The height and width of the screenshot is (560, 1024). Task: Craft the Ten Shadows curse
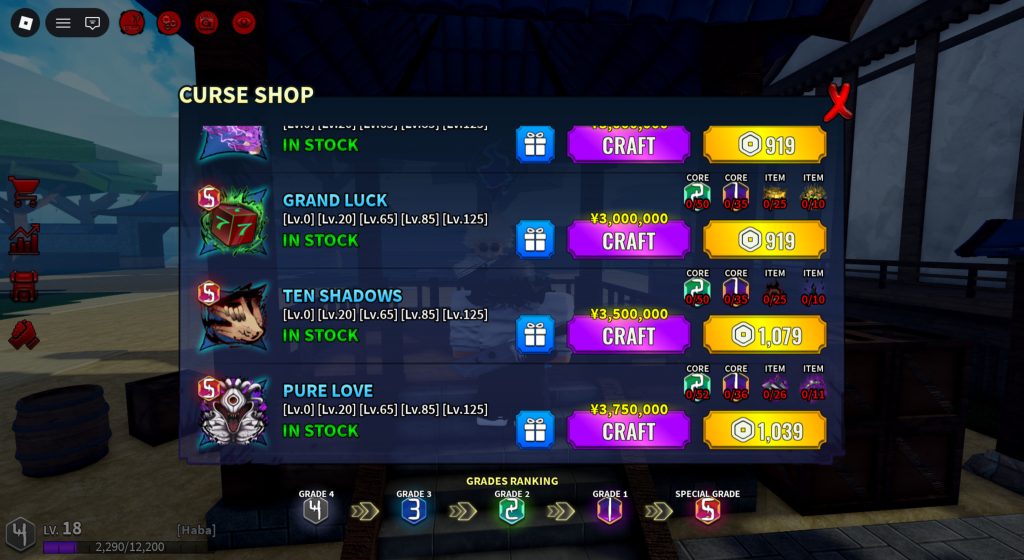pos(628,336)
